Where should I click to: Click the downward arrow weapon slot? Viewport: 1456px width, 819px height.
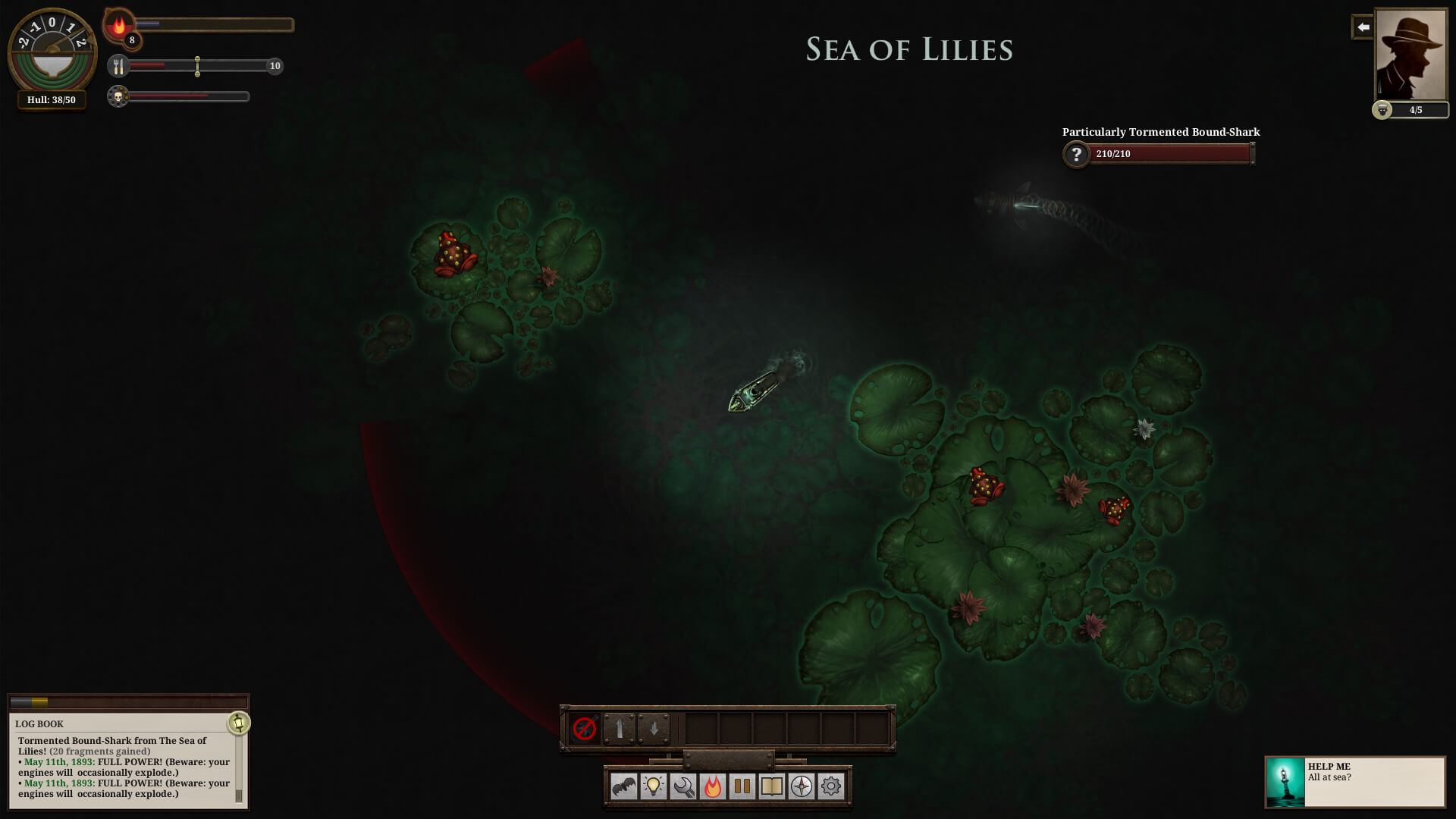click(654, 730)
